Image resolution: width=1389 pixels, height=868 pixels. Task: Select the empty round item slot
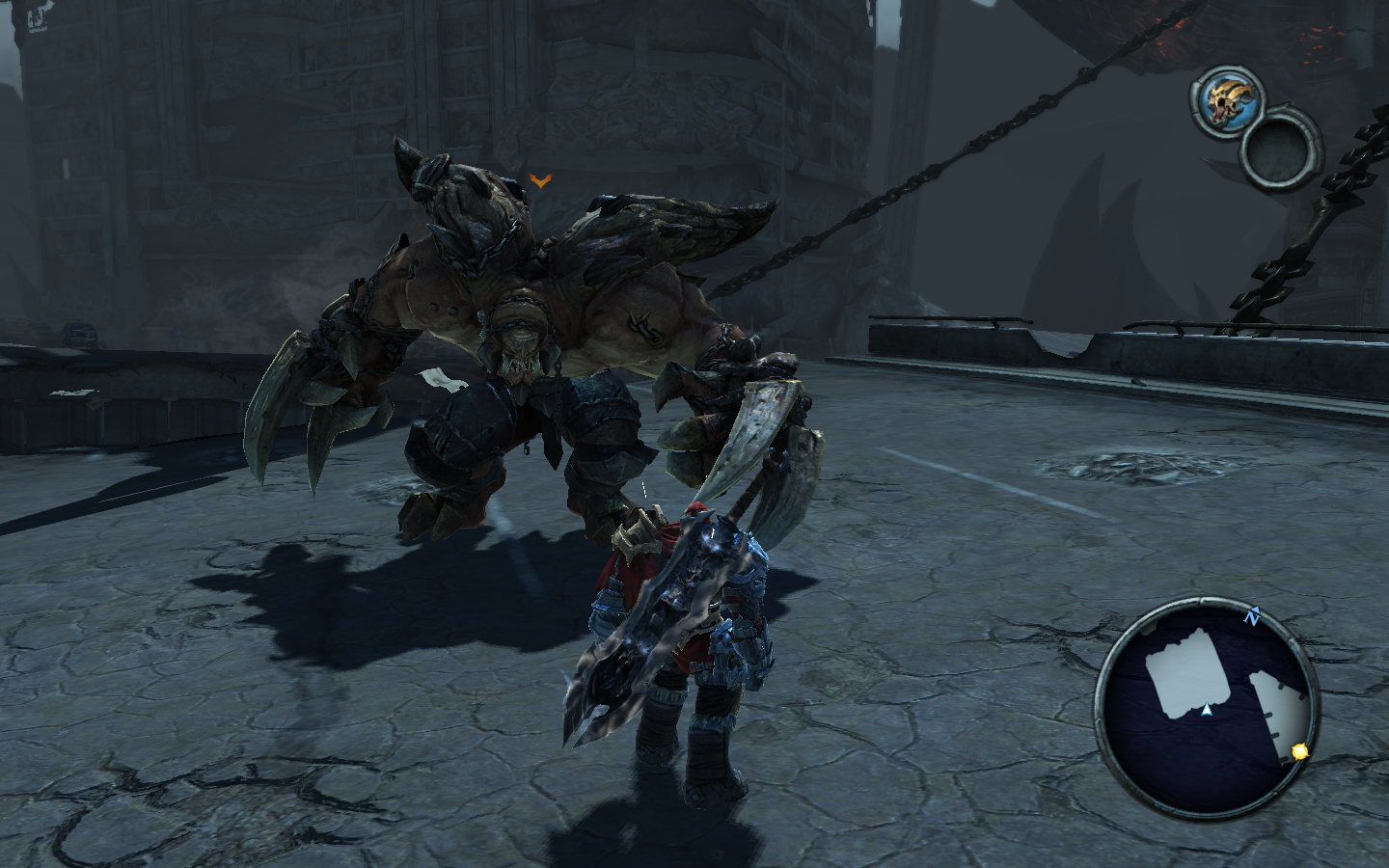tap(1280, 146)
